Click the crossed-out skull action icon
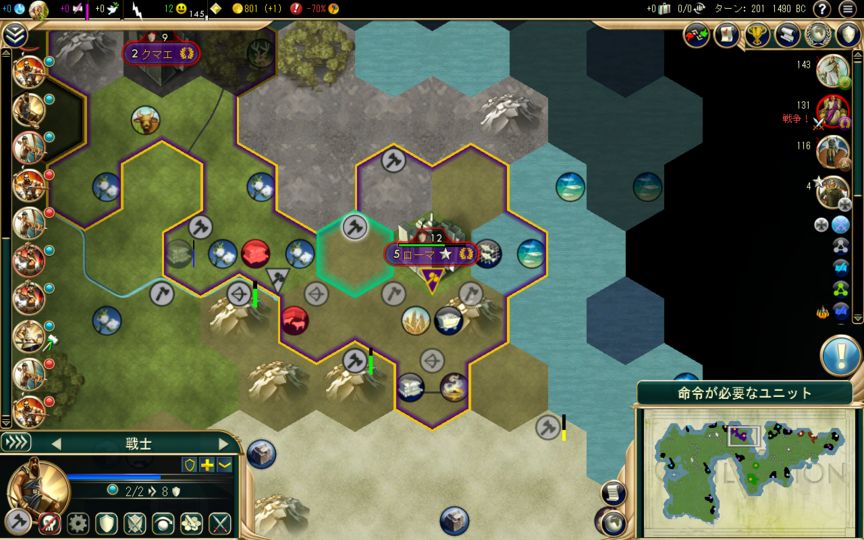Image resolution: width=864 pixels, height=540 pixels. [49, 522]
